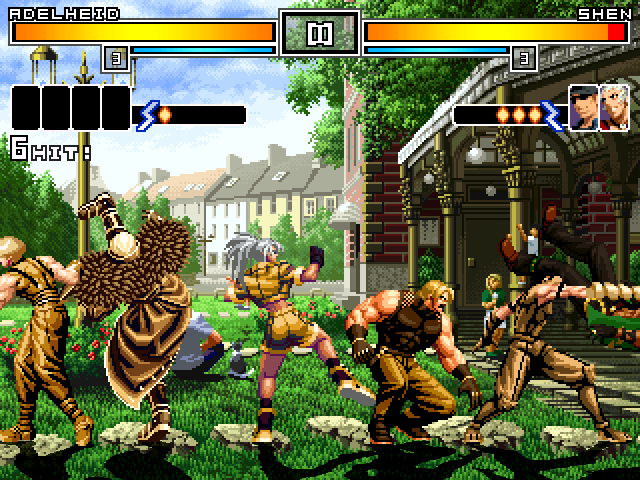Select the white-haired teammate portrait
The image size is (640, 480).
612,108
